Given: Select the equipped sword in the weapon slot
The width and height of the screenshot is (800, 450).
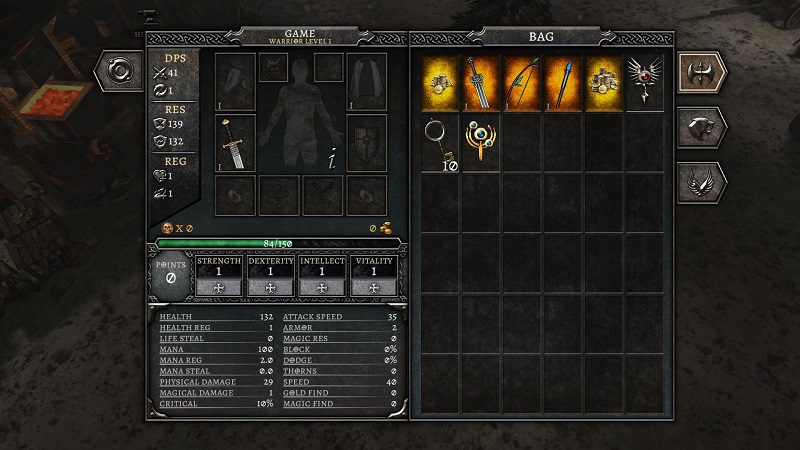Looking at the screenshot, I should (x=235, y=142).
